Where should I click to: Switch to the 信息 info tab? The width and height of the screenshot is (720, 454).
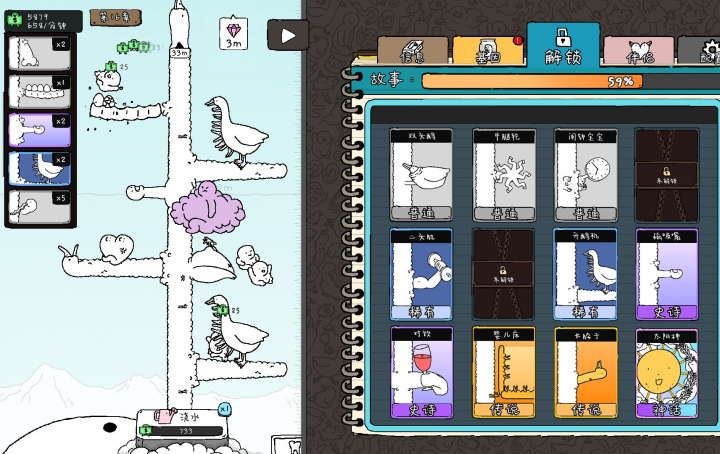(x=412, y=51)
